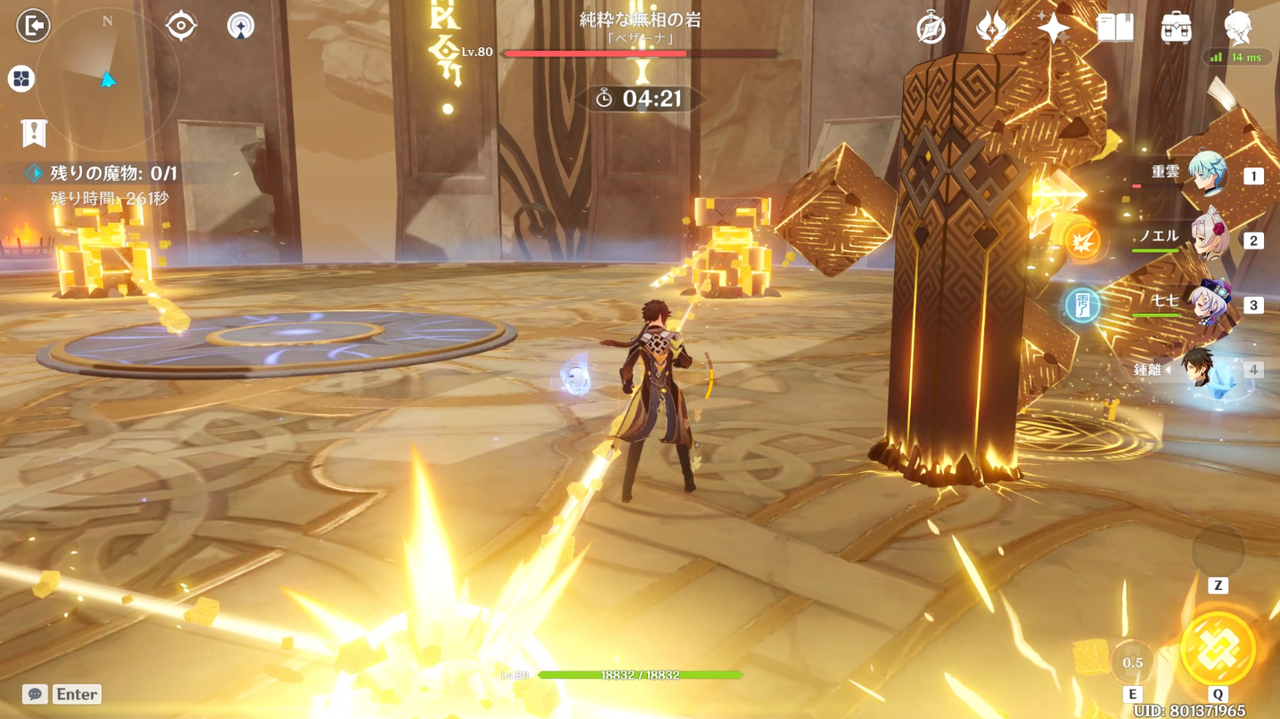Activate the glowing Elemental Burst button
The height and width of the screenshot is (719, 1280).
1218,648
